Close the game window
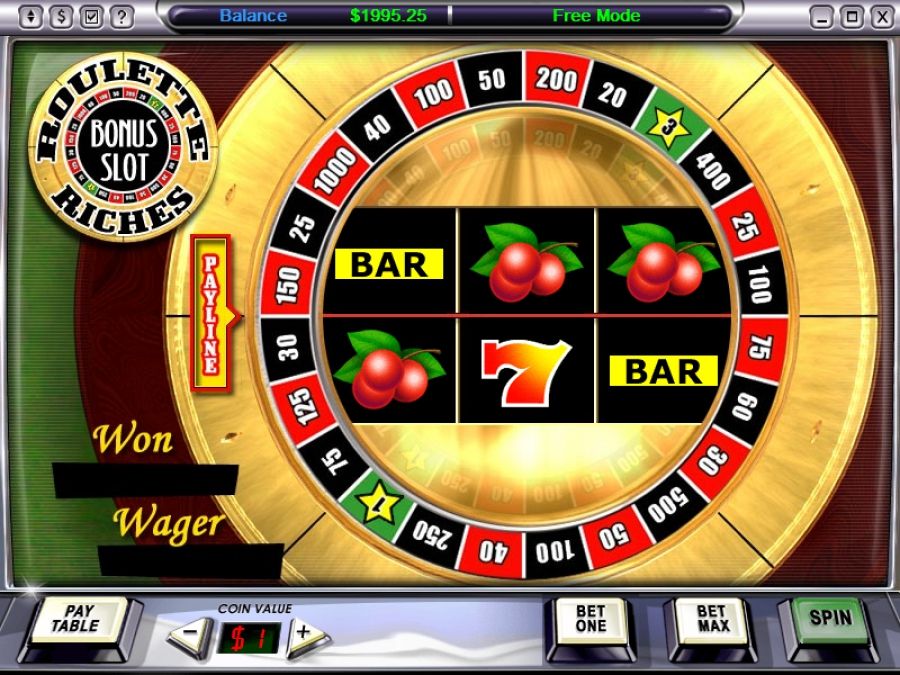This screenshot has width=900, height=675. 880,16
